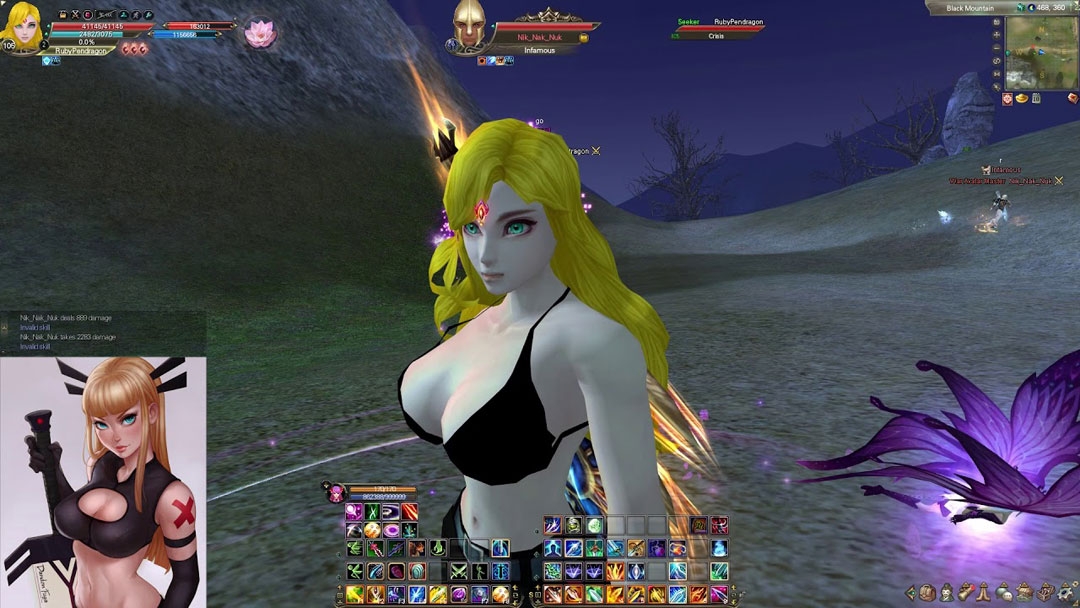Click the blonde anime artwork overlay image
This screenshot has width=1080, height=608.
pos(102,482)
